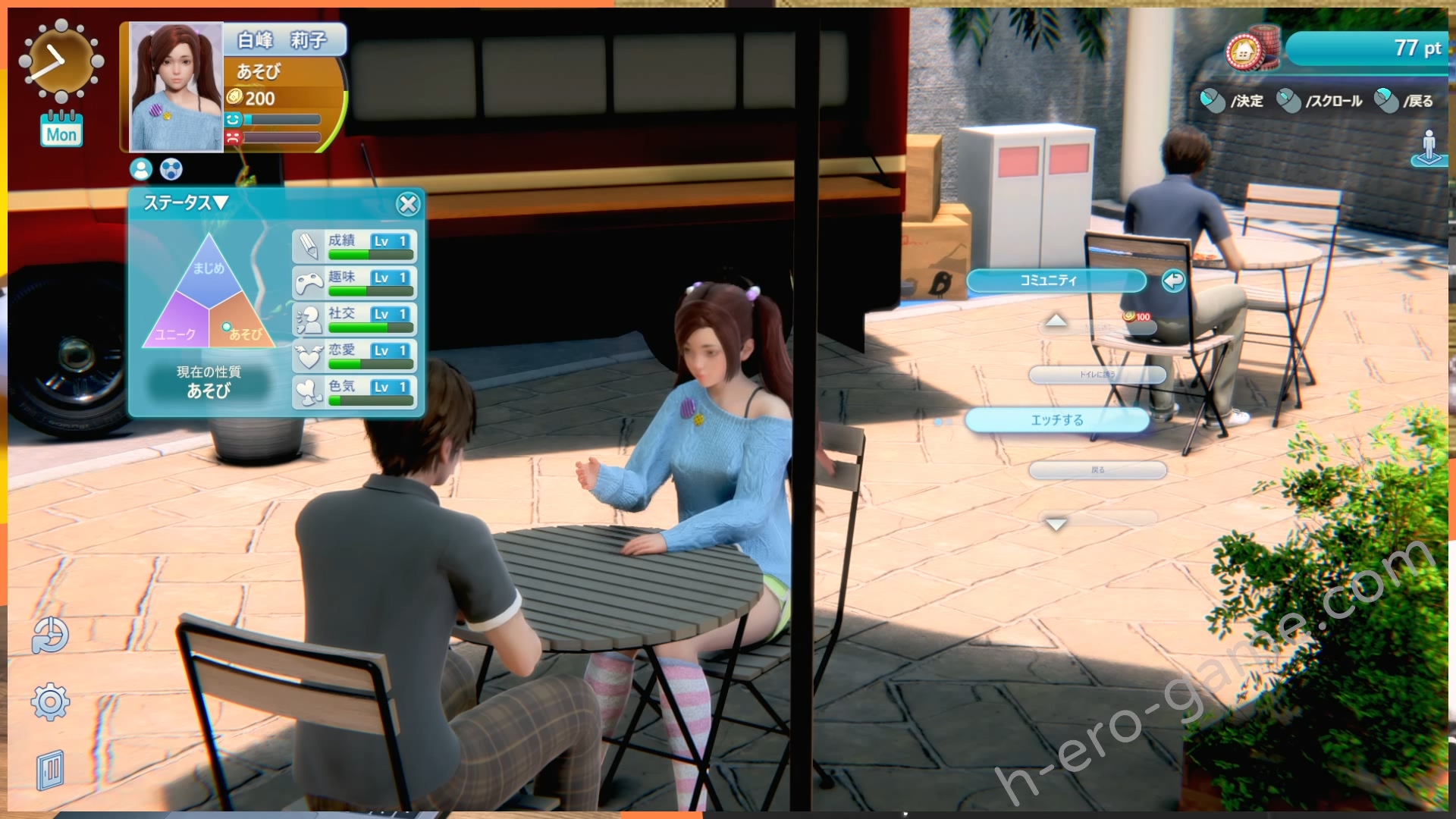Select the 戻る option in the list

click(1097, 470)
